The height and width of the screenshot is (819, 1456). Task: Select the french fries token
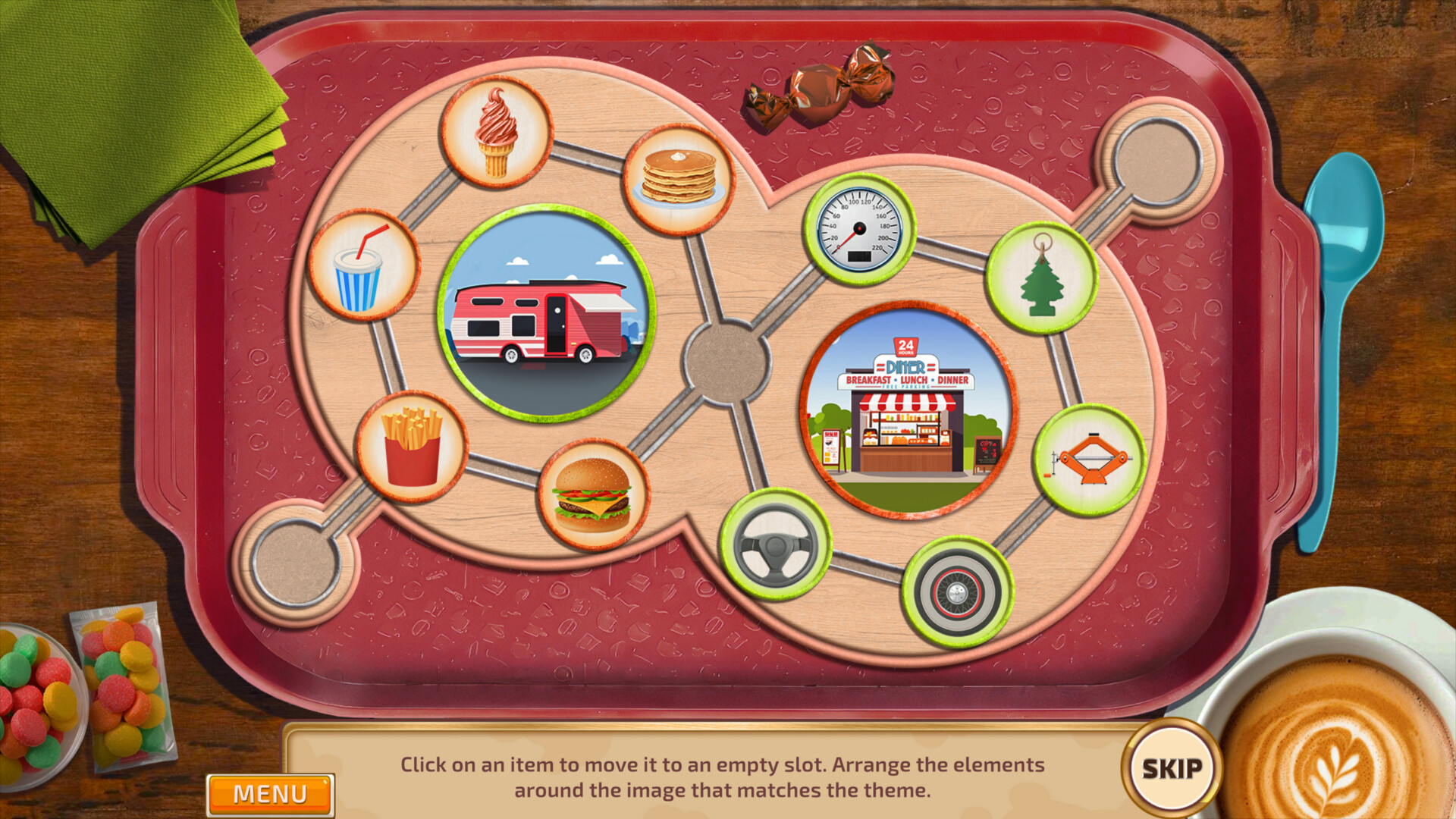pos(412,444)
